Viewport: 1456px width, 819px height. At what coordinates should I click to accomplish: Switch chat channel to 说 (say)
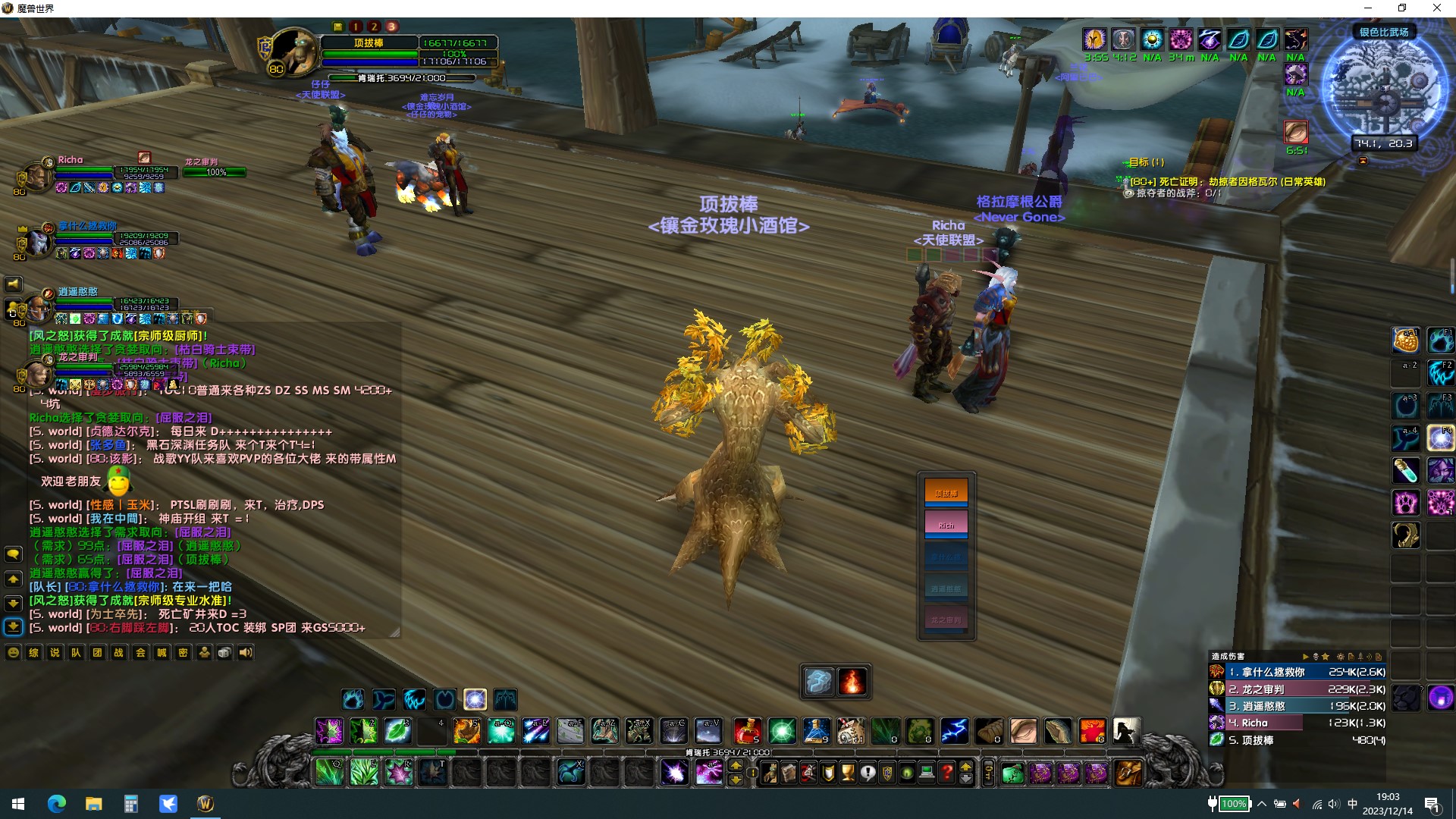coord(55,653)
